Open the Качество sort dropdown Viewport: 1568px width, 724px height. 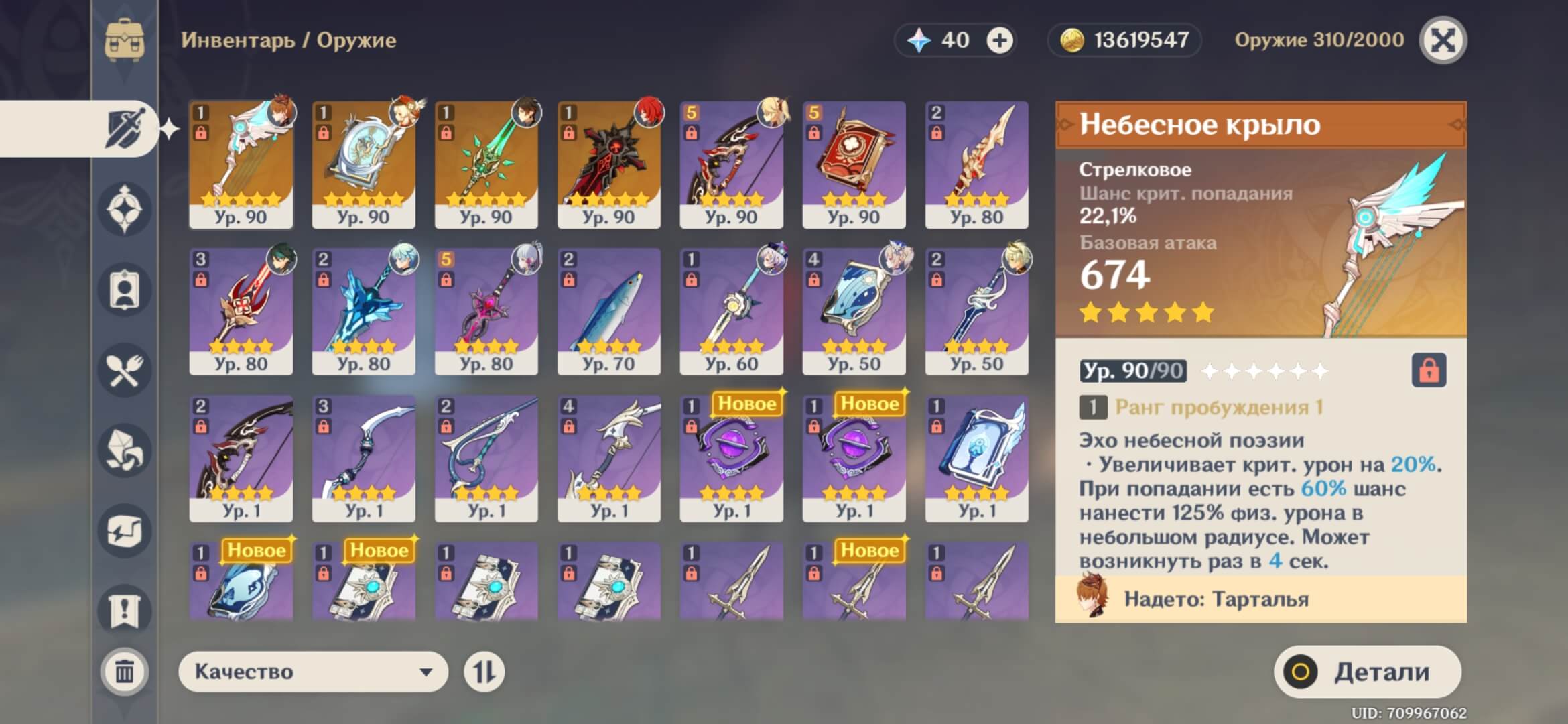click(x=313, y=672)
